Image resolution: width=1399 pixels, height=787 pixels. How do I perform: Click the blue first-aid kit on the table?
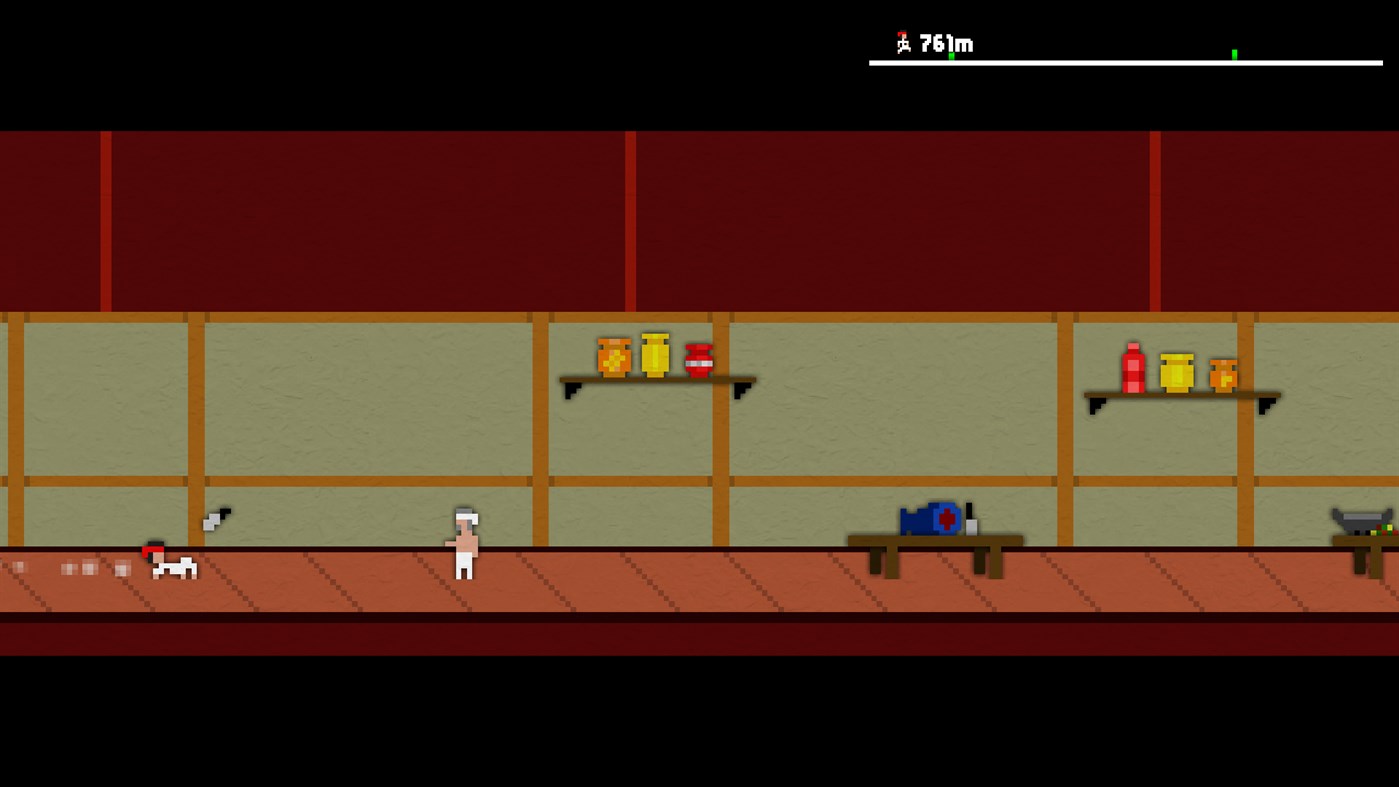tap(930, 518)
